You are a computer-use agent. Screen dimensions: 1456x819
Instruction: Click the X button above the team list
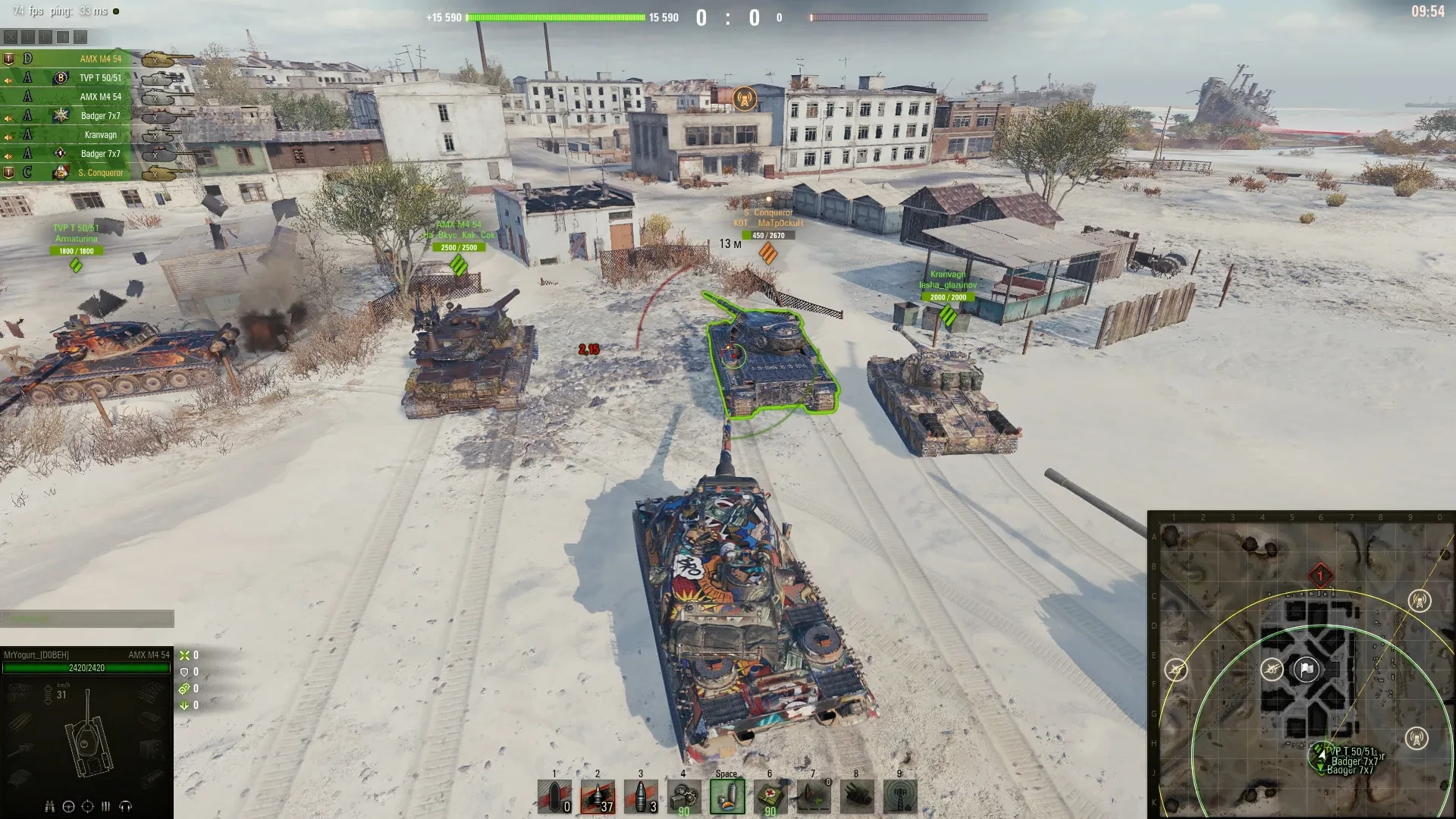click(10, 36)
